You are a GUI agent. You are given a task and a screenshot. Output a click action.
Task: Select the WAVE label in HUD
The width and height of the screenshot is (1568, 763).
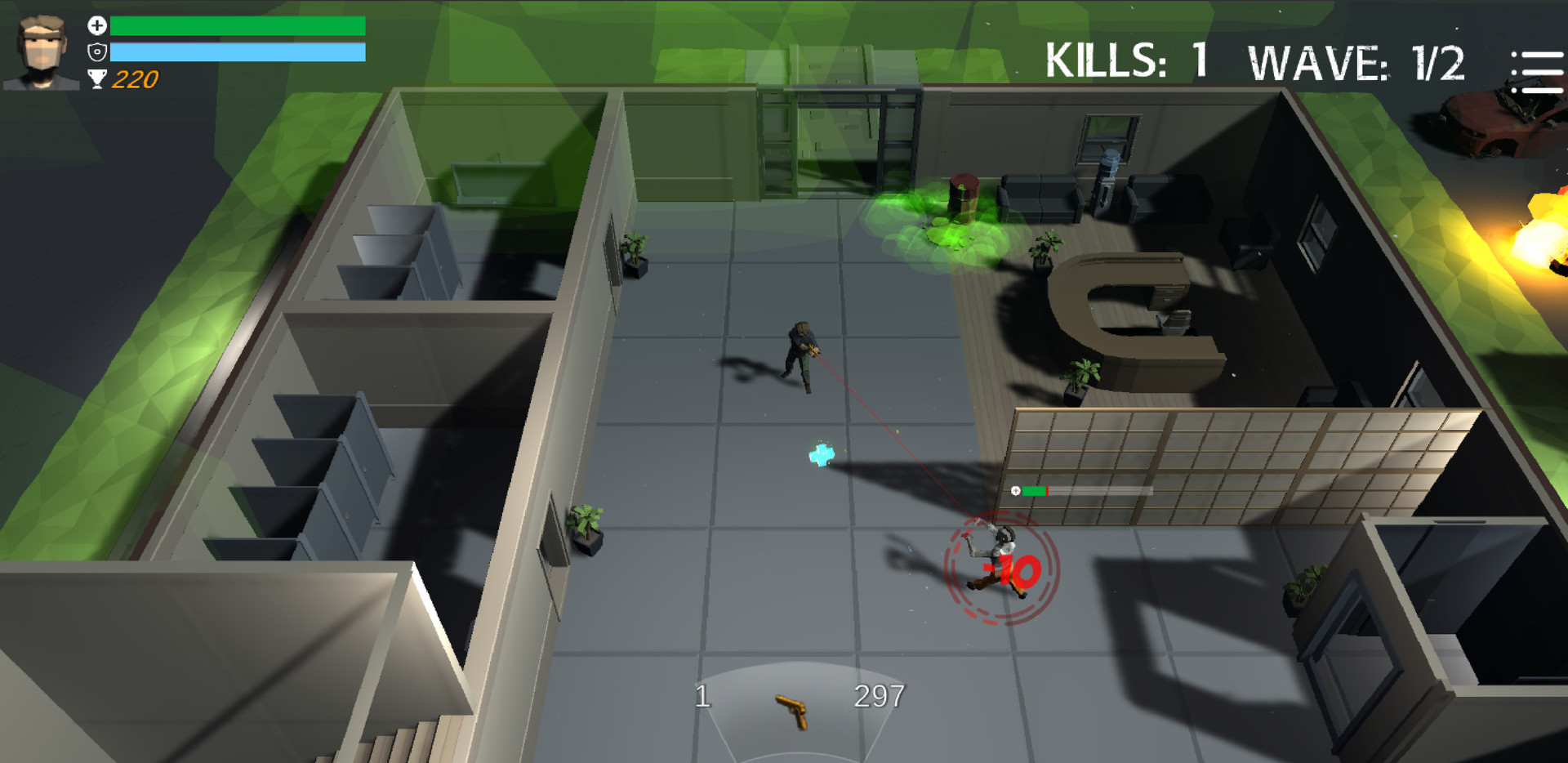[1319, 63]
